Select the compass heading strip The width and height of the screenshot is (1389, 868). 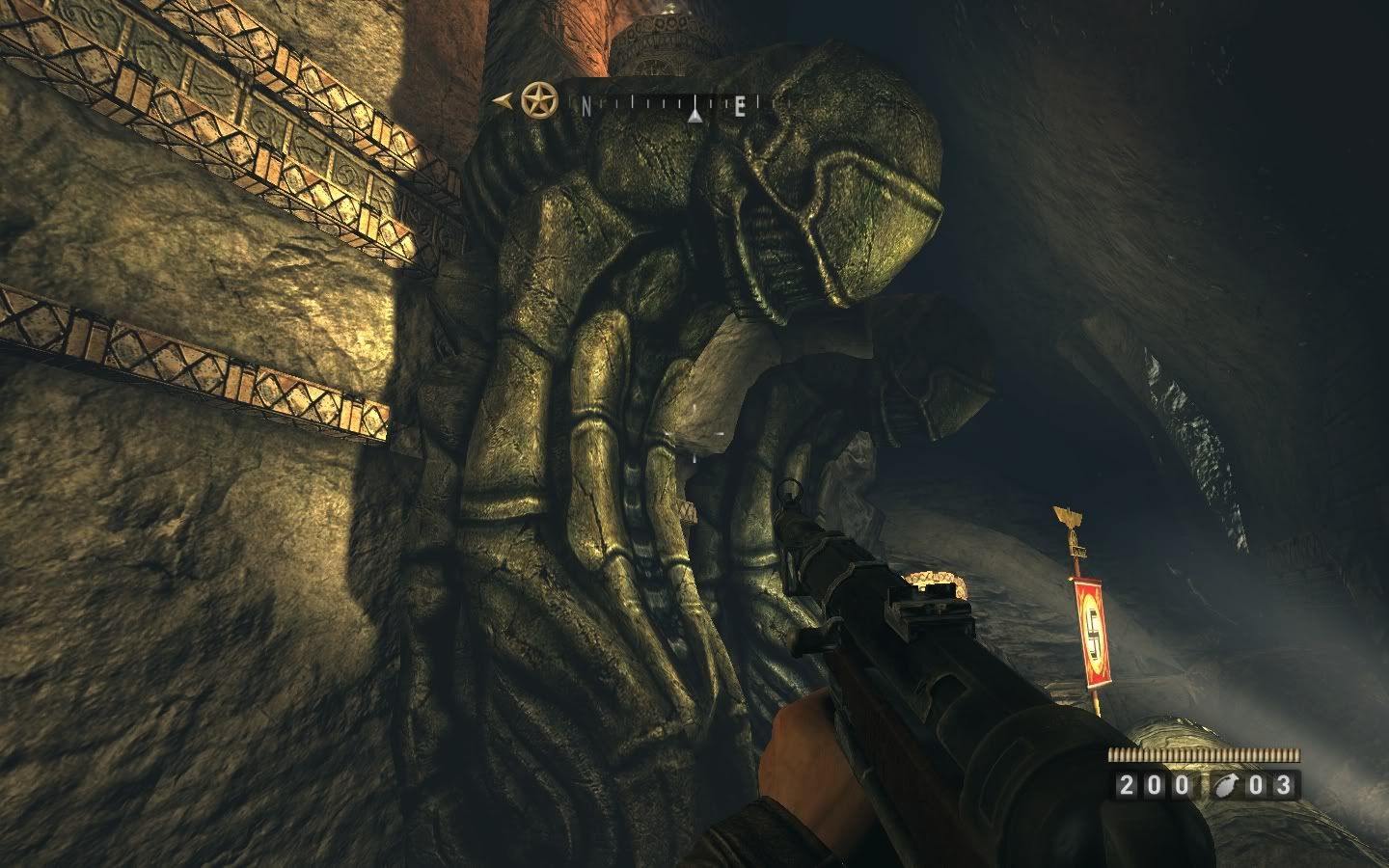click(667, 106)
